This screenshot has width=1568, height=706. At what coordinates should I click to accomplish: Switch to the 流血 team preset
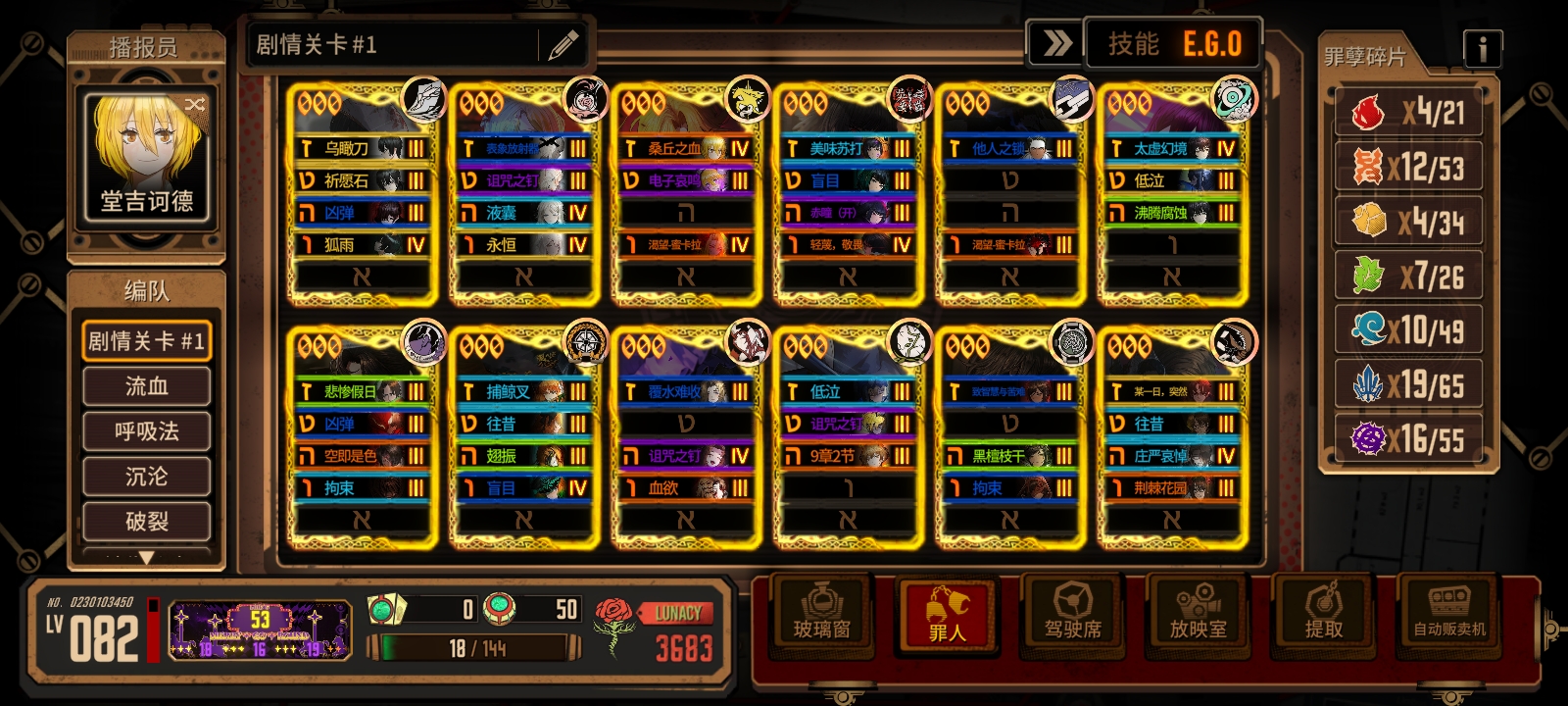tap(147, 386)
